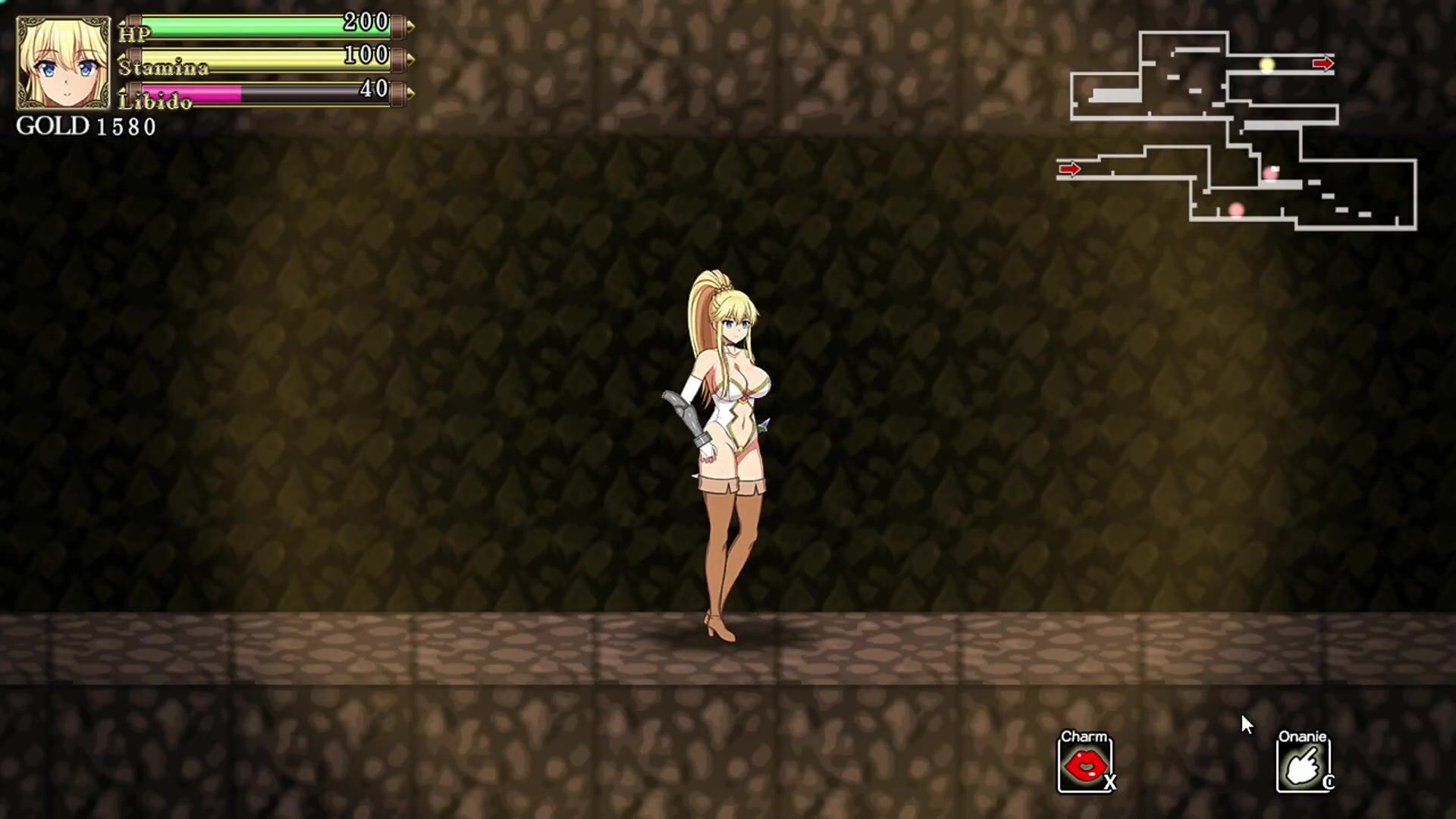Select the blonde character portrait

64,64
